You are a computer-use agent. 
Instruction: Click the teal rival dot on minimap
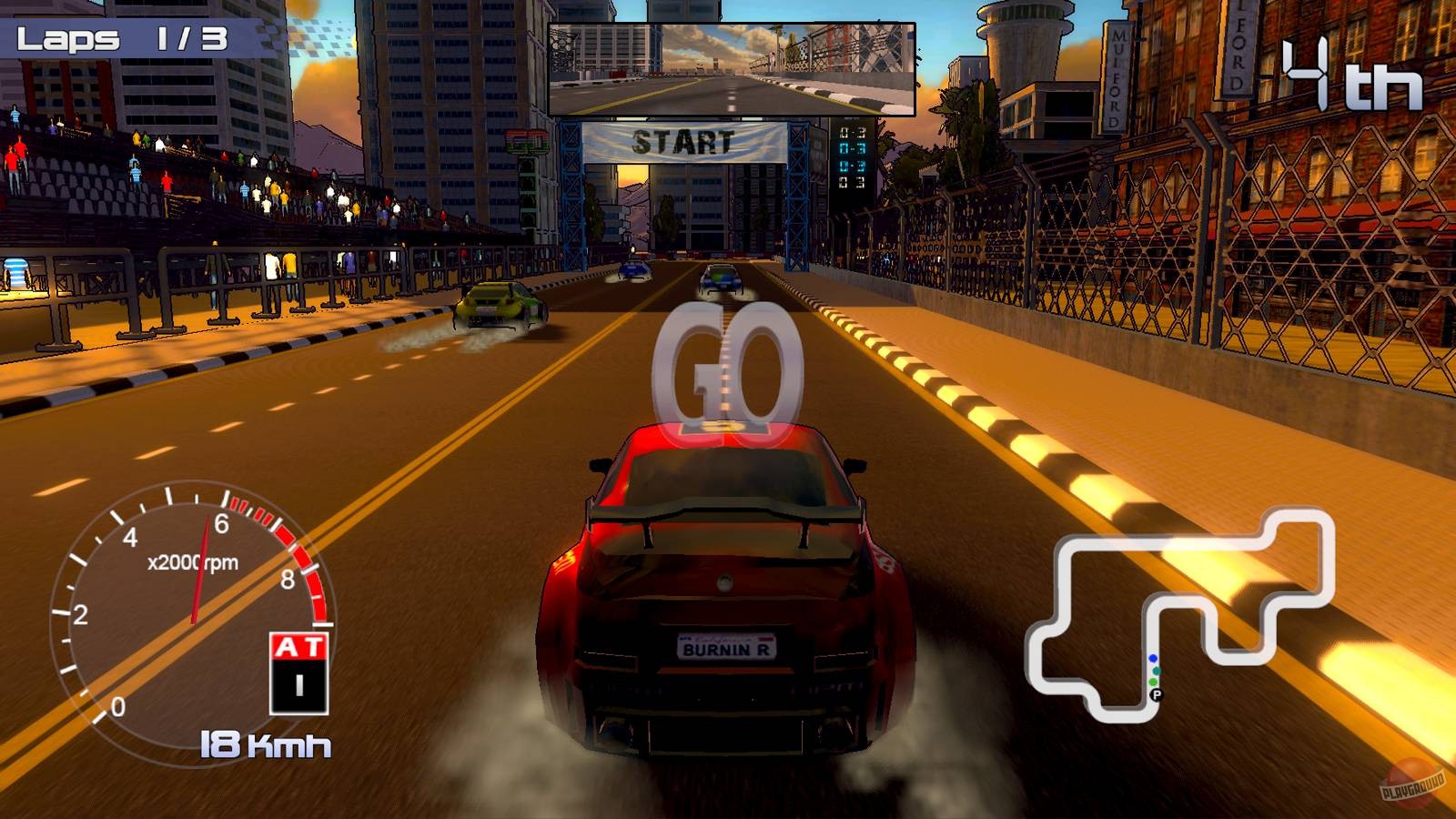1156,671
